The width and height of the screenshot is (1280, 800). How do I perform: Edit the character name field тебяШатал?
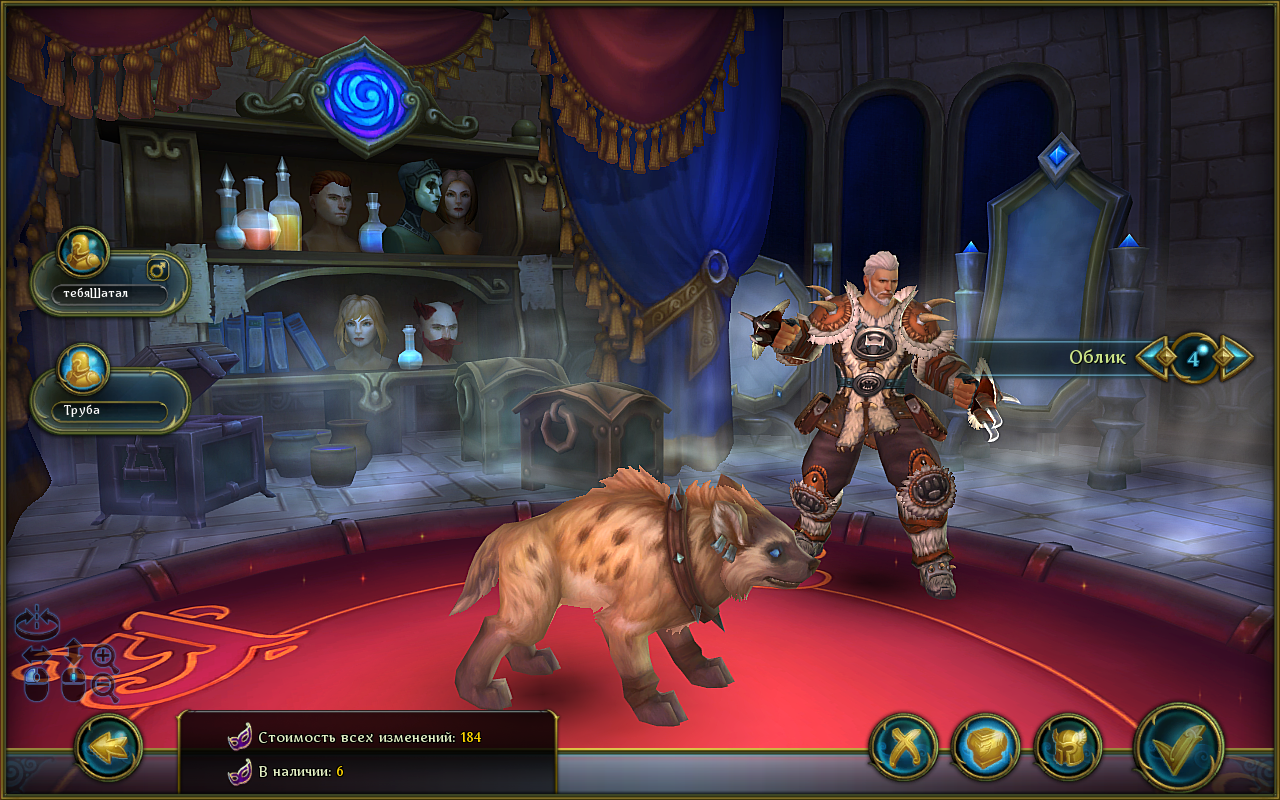109,294
